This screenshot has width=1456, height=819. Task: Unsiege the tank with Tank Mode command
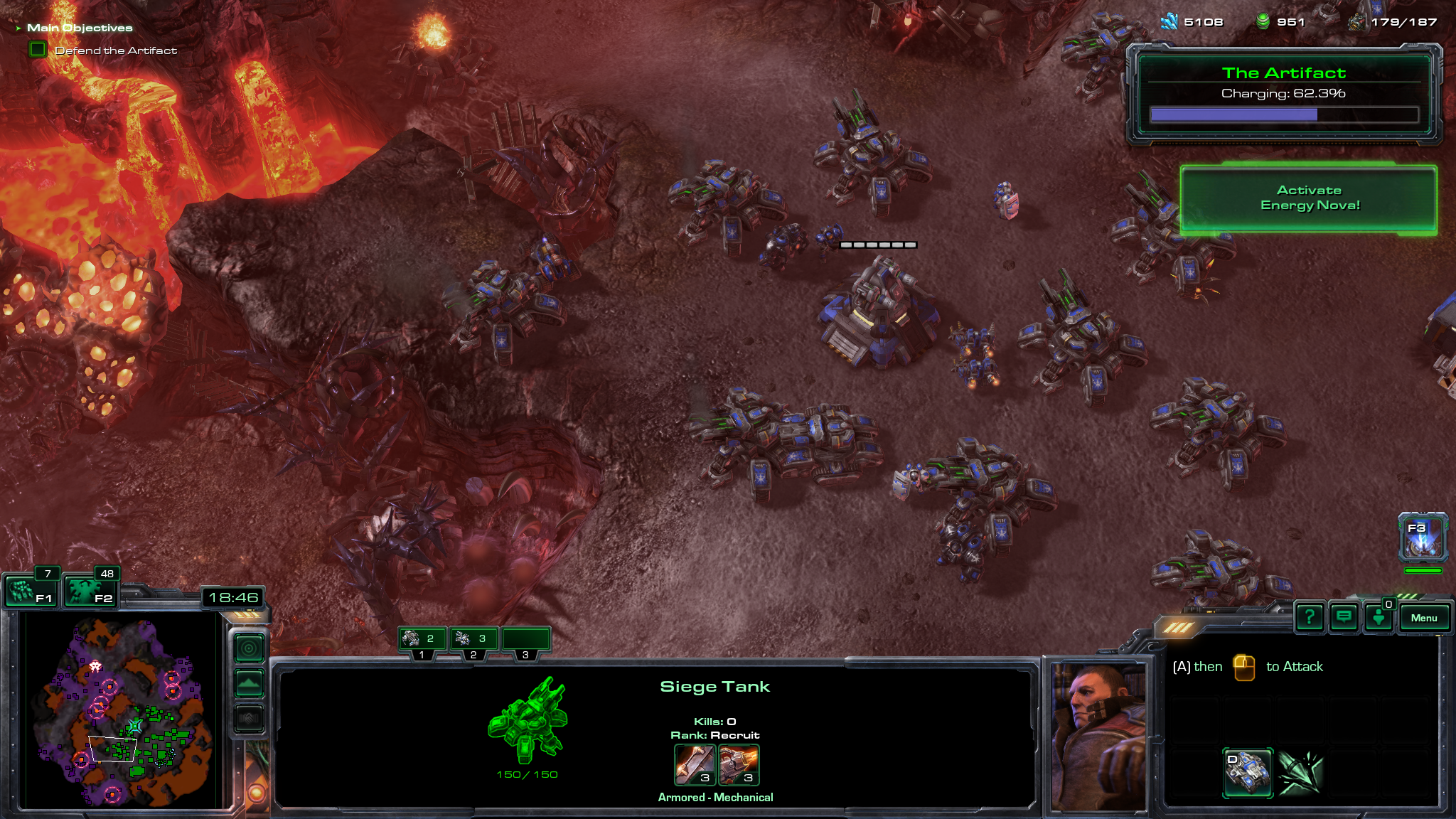tap(1248, 772)
